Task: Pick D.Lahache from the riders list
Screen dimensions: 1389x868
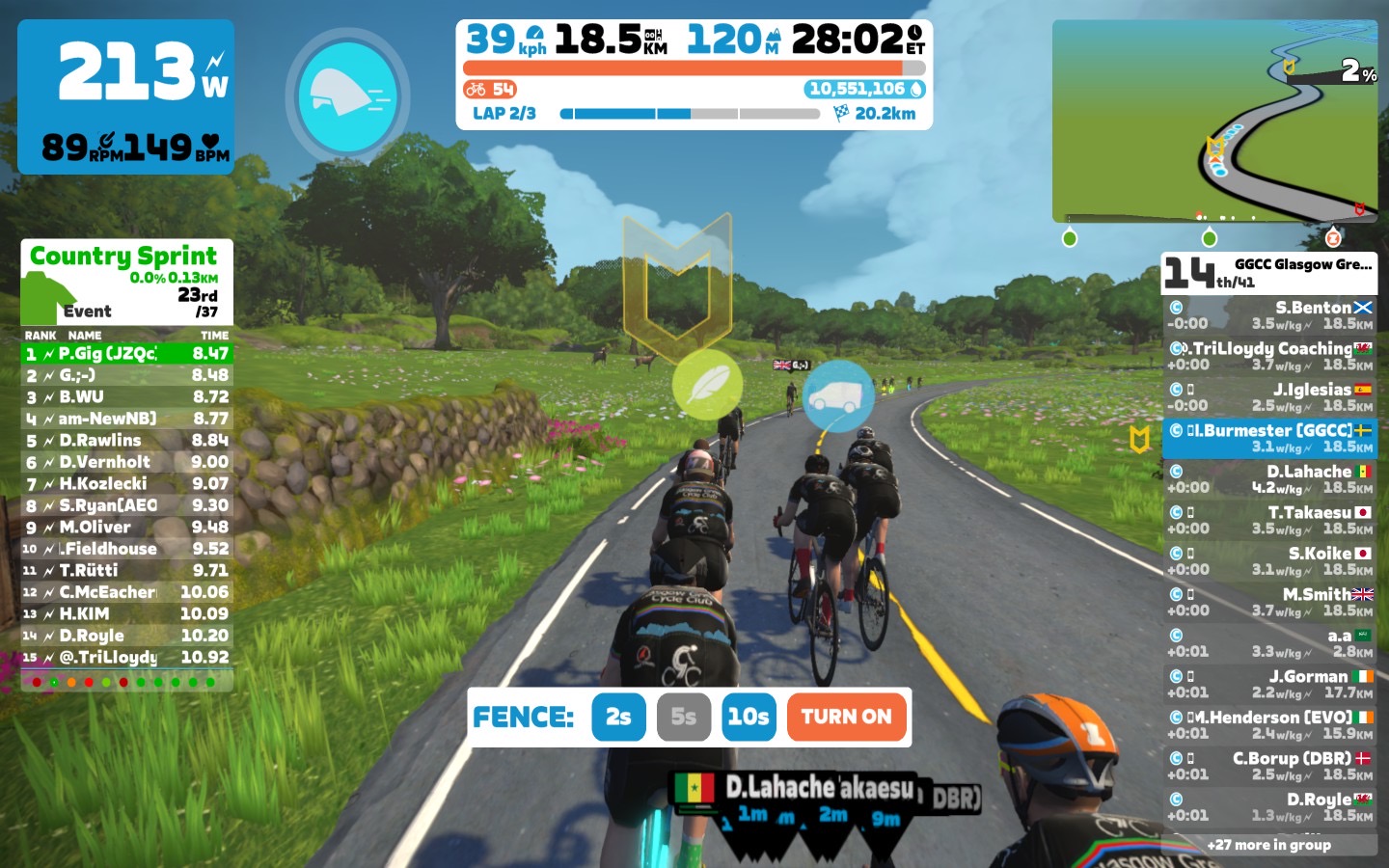Action: (1269, 479)
